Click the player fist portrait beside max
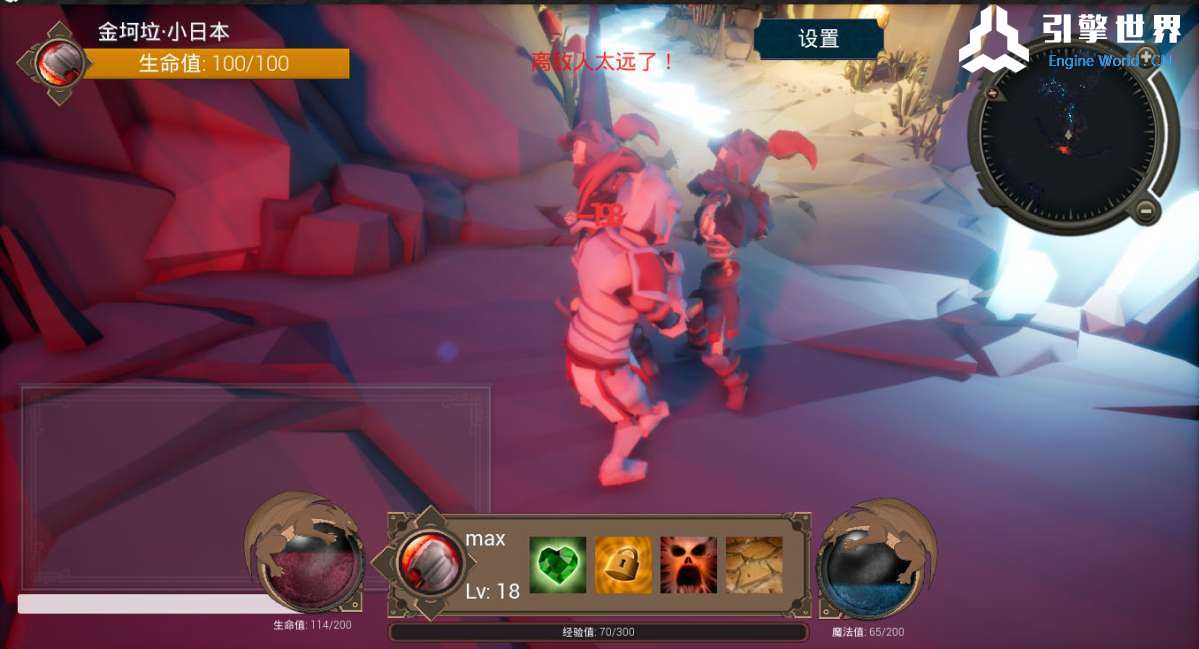Image resolution: width=1199 pixels, height=649 pixels. [x=429, y=563]
